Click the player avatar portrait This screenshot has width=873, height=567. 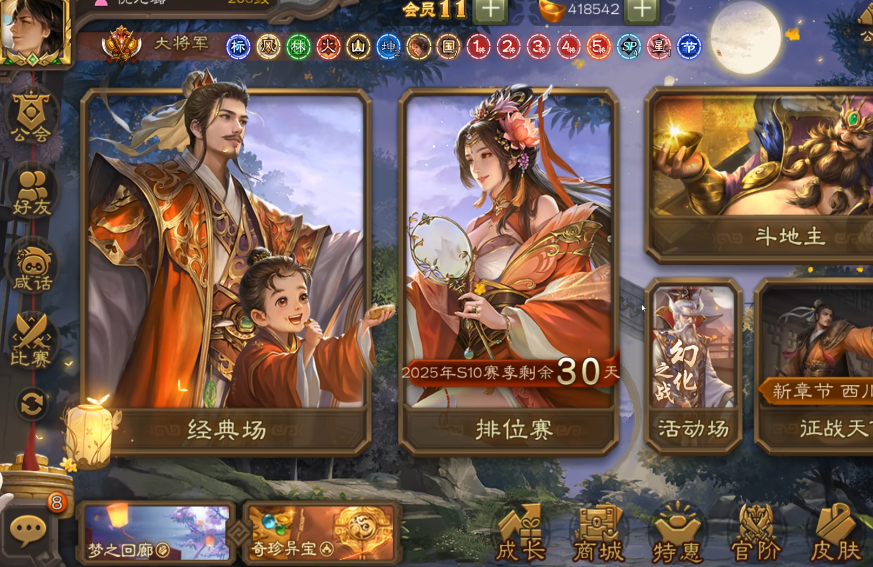(33, 28)
